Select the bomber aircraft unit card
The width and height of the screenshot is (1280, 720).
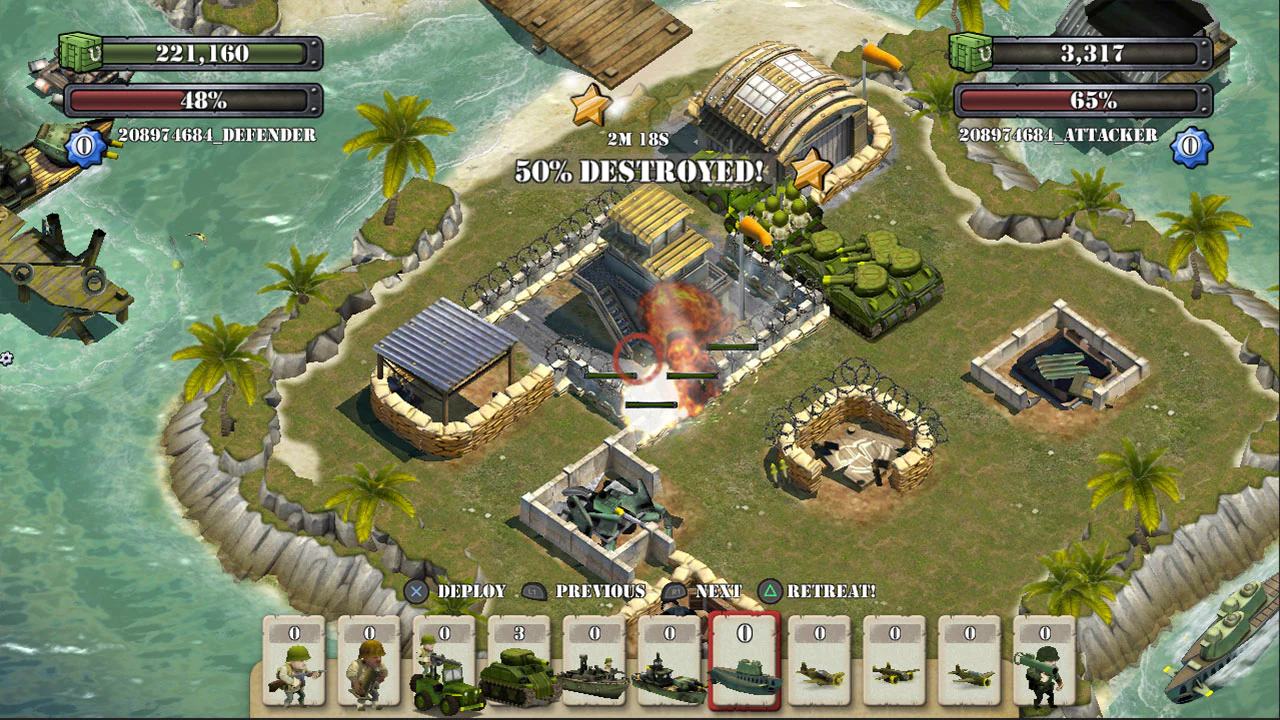click(x=896, y=670)
